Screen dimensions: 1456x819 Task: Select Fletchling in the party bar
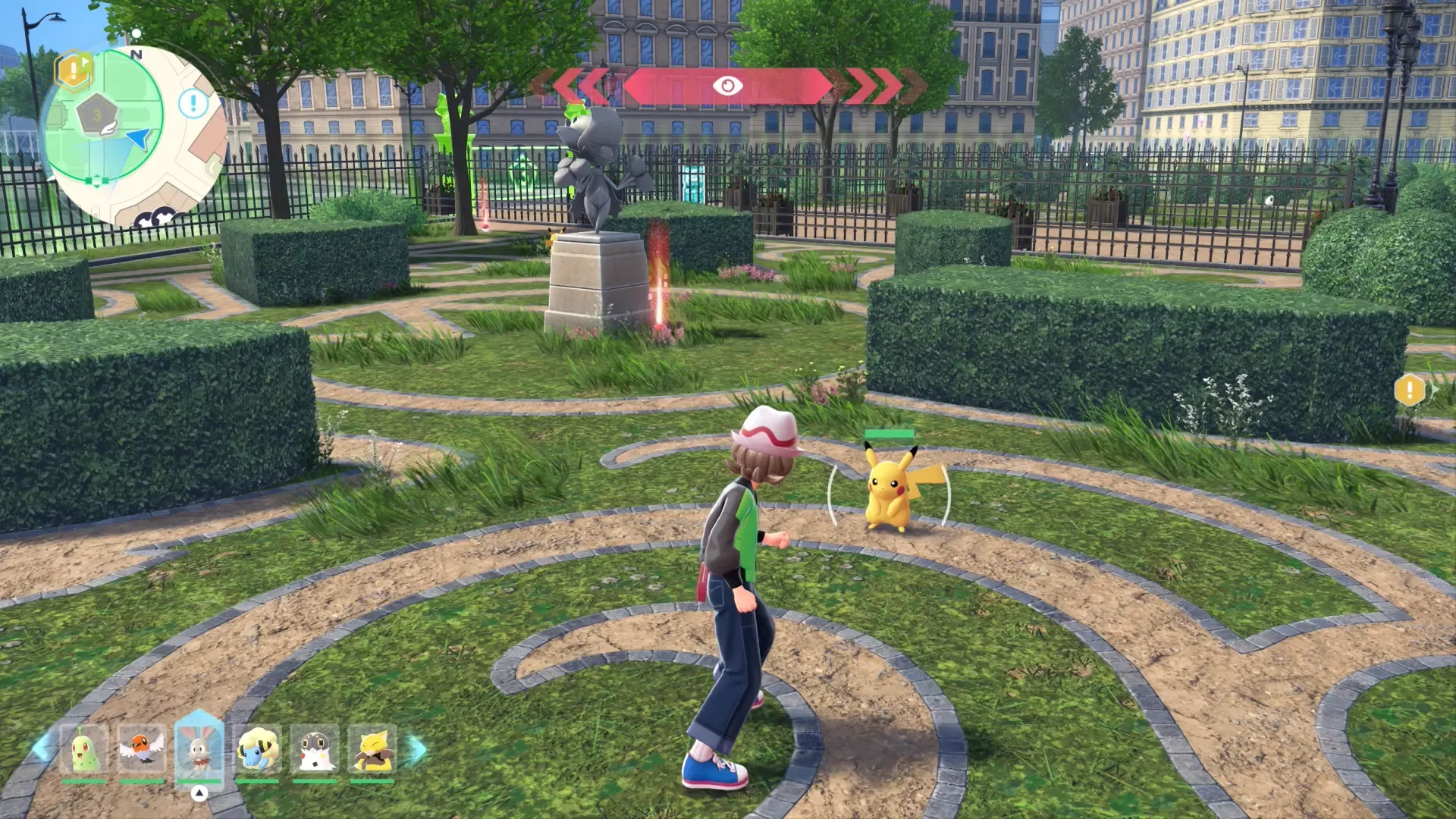point(141,748)
